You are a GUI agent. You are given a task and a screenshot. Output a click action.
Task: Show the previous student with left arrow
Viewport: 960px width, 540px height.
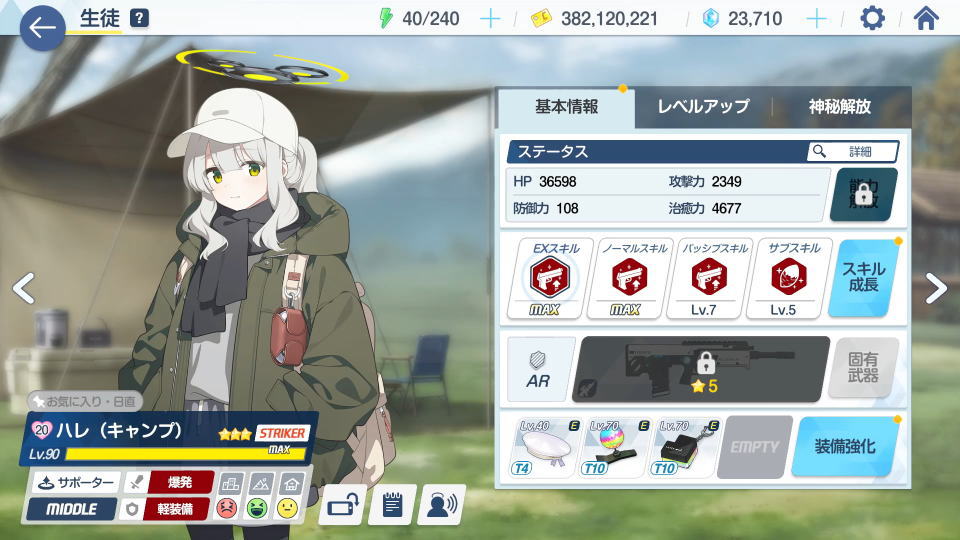(x=24, y=288)
